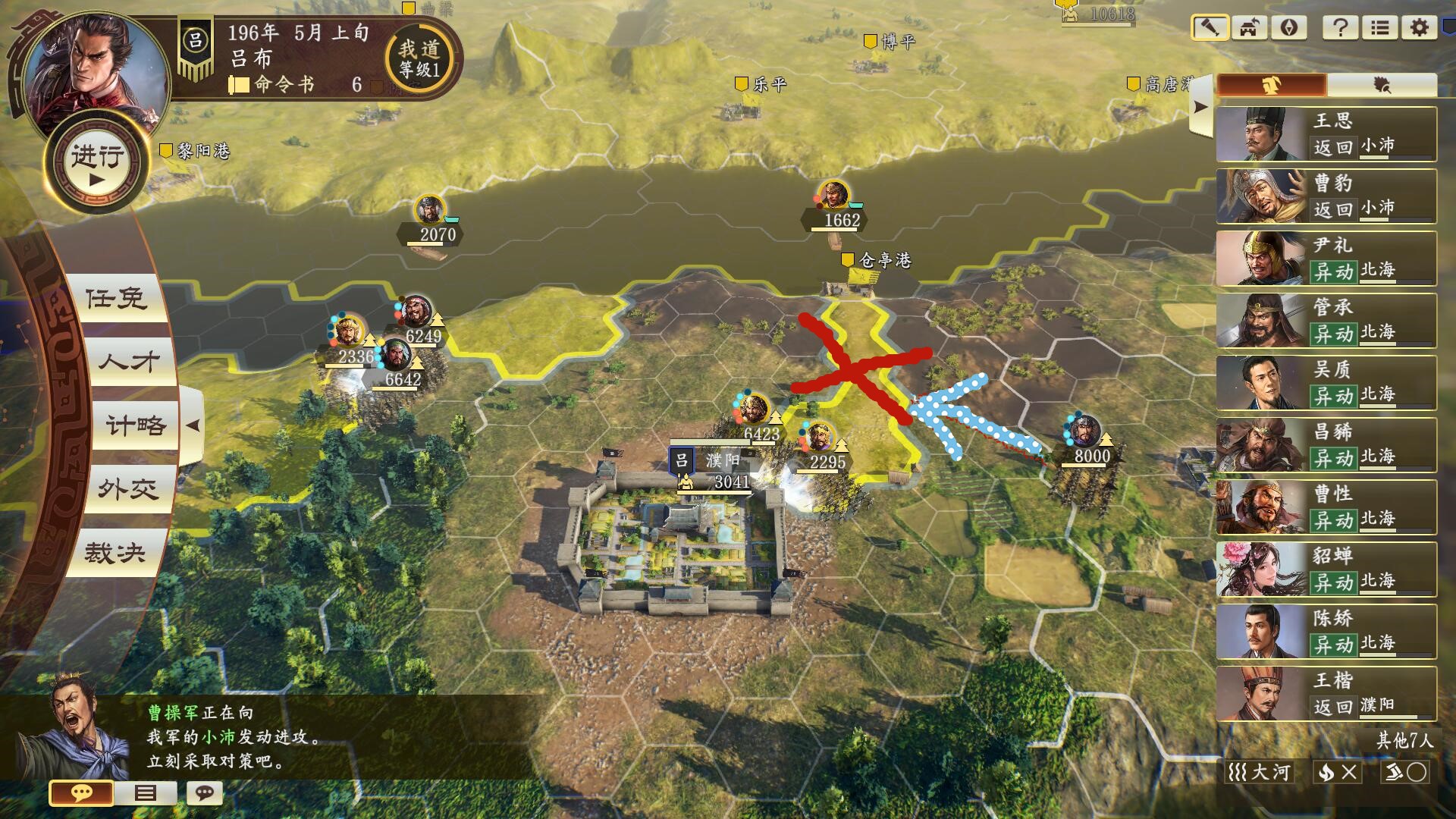Open the objectives compass icon on top toolbar
Screen dimensions: 1456x819
[1289, 27]
